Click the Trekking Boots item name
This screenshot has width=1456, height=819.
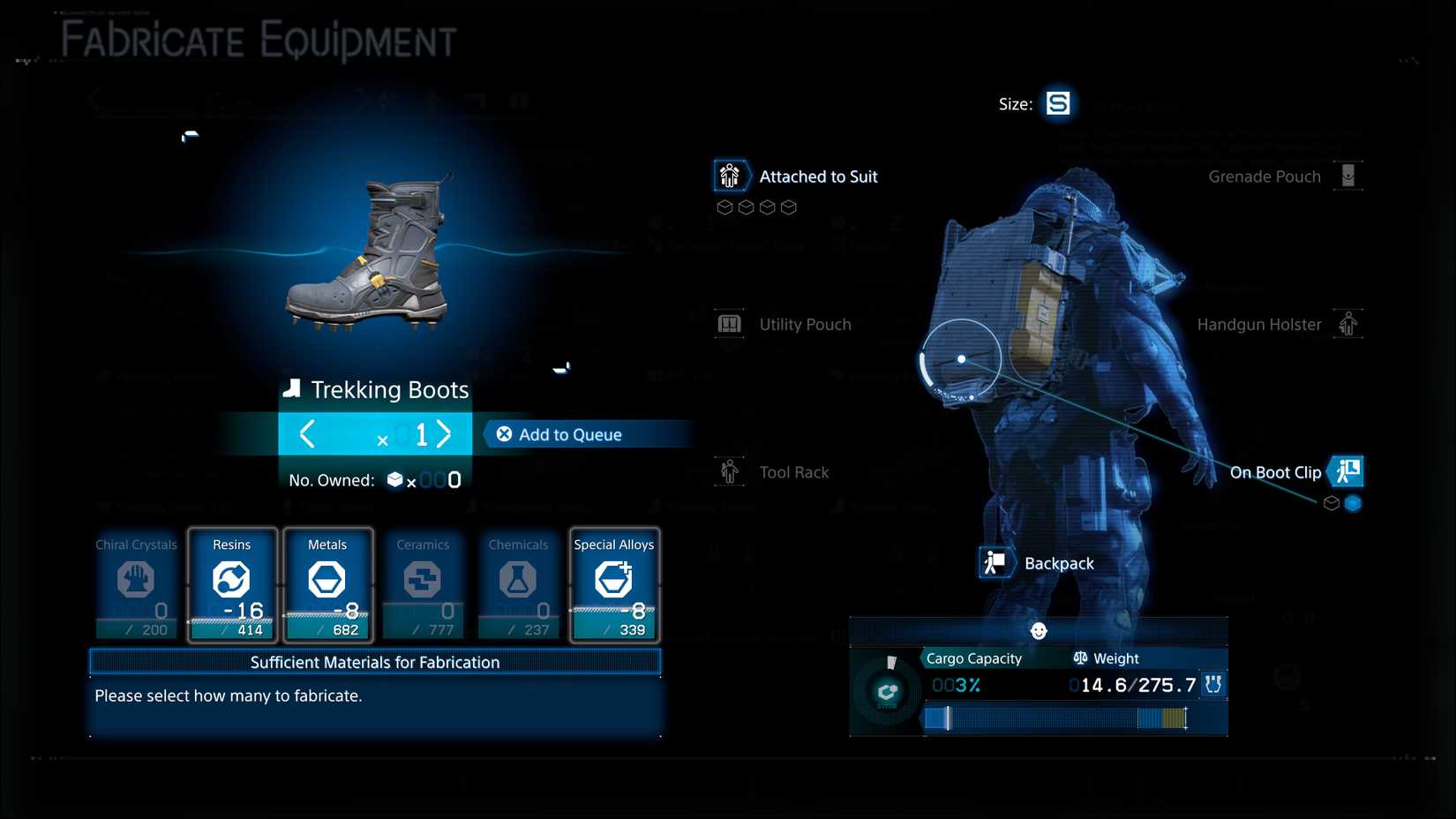388,389
